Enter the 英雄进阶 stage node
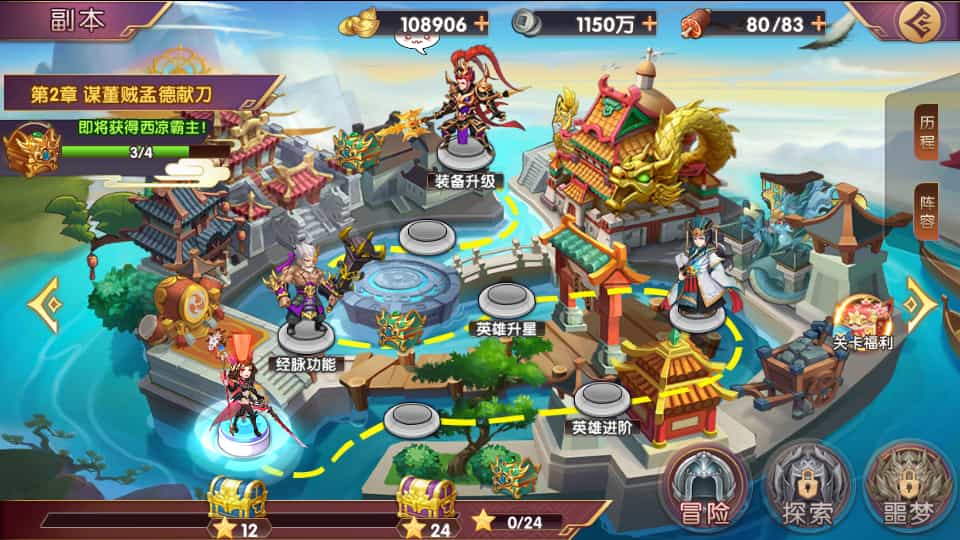The width and height of the screenshot is (960, 540). pos(601,398)
